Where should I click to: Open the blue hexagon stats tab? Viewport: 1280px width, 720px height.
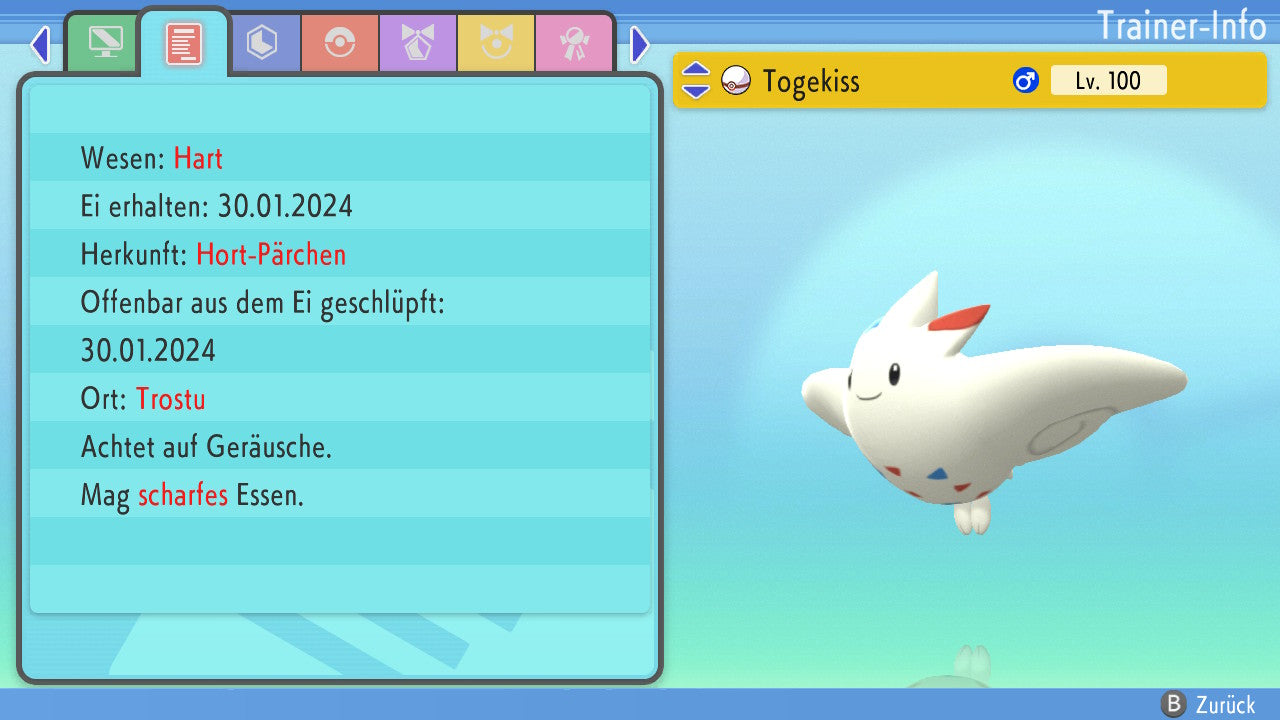click(262, 43)
